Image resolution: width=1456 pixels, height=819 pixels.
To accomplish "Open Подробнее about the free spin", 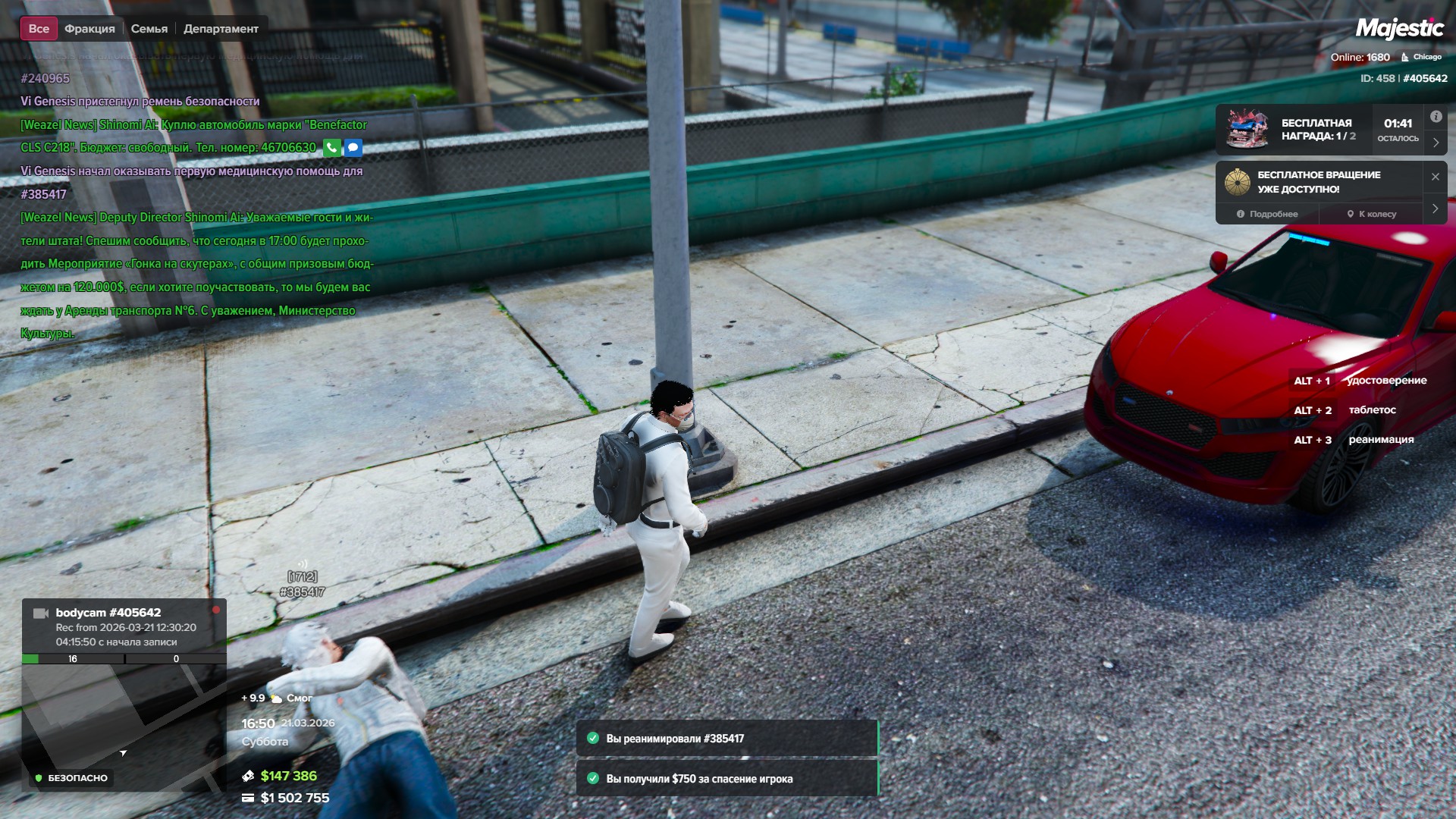I will pos(1267,214).
